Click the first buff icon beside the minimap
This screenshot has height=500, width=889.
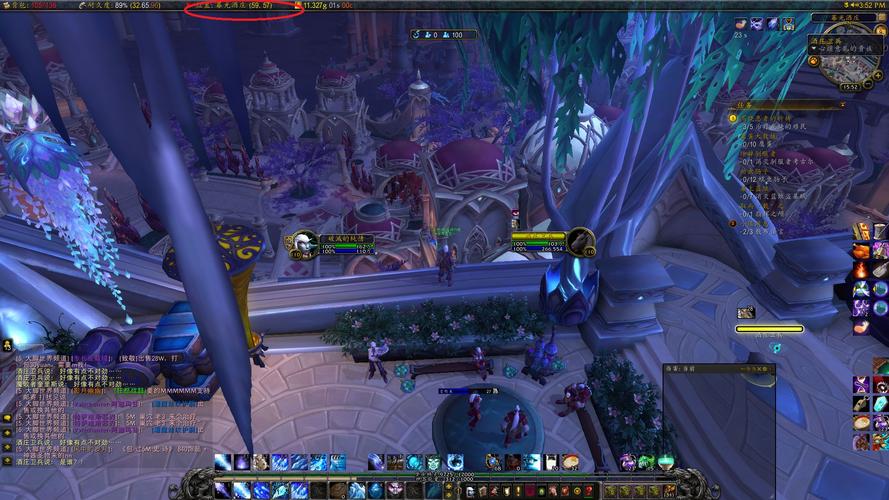[741, 24]
